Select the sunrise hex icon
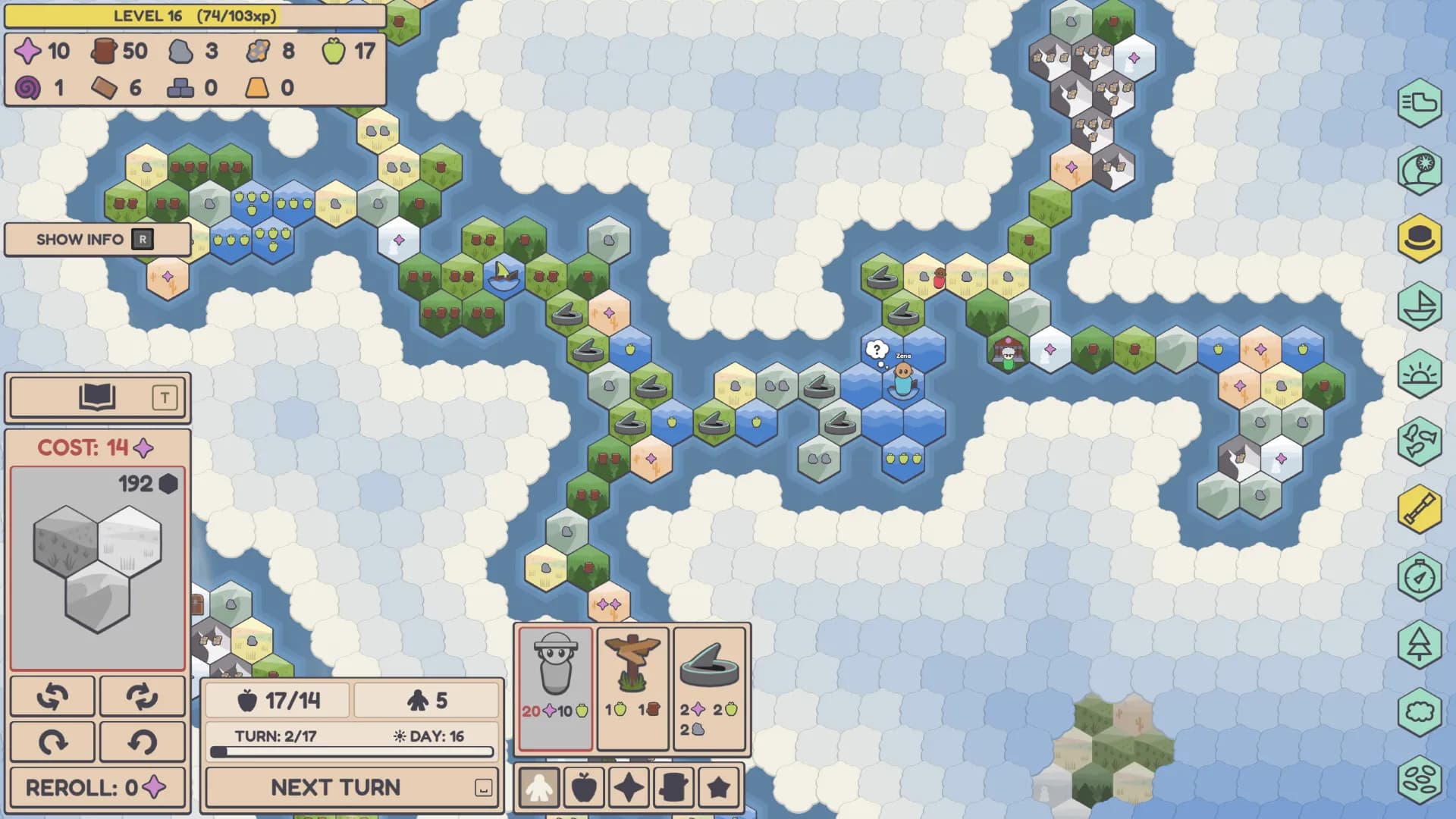Viewport: 1456px width, 819px height. tap(1420, 374)
